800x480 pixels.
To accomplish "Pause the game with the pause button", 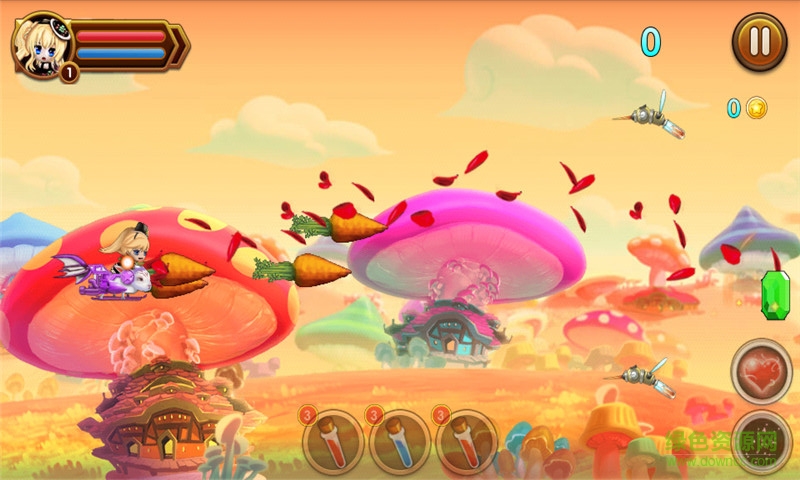I will [759, 42].
